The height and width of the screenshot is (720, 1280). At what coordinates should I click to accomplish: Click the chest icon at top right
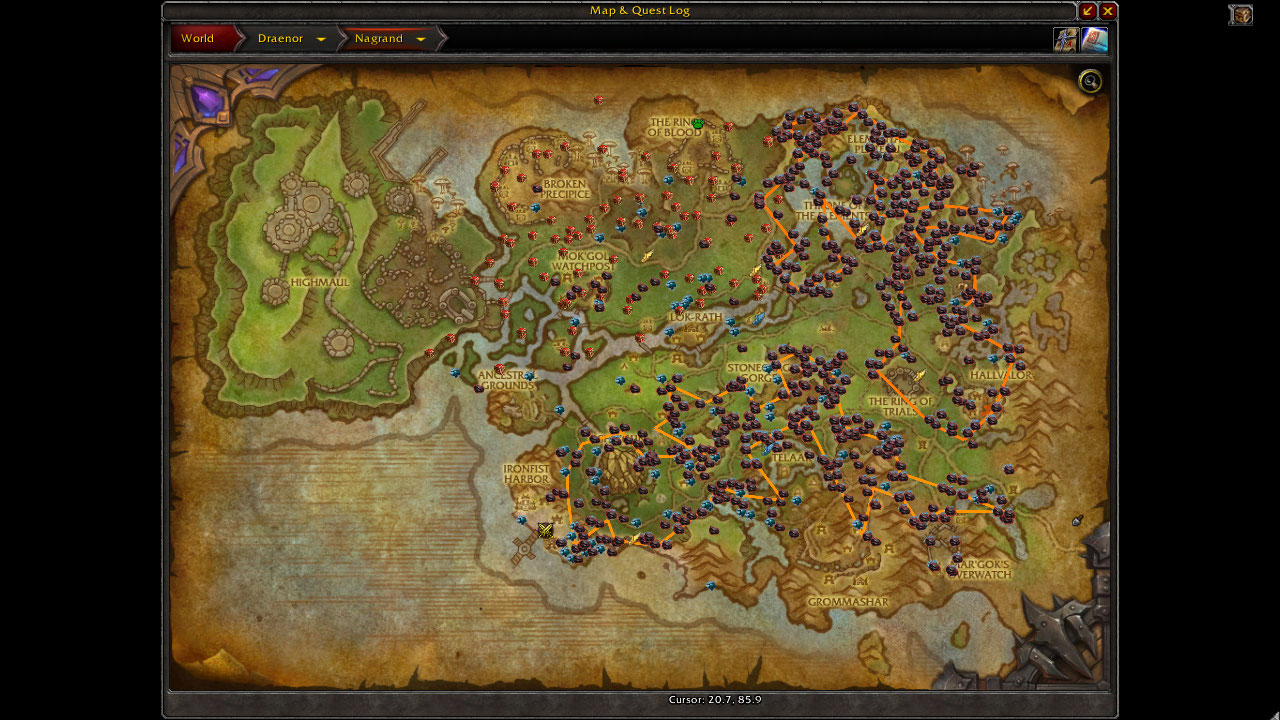coord(1241,15)
